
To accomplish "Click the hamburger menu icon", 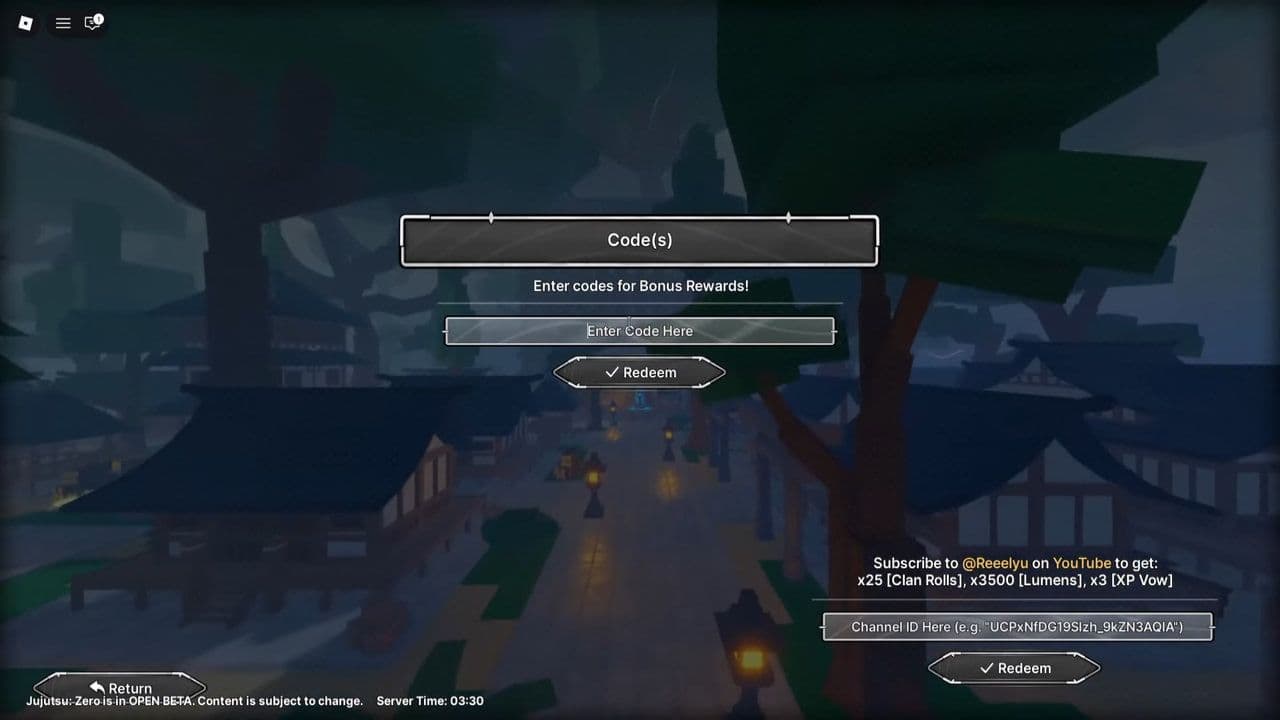I will 62,22.
